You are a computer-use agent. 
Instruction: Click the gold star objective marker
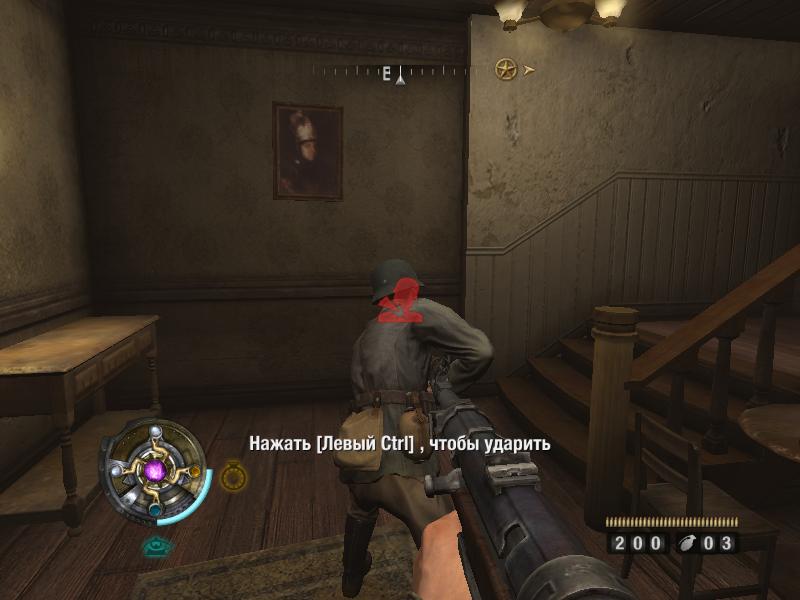506,70
